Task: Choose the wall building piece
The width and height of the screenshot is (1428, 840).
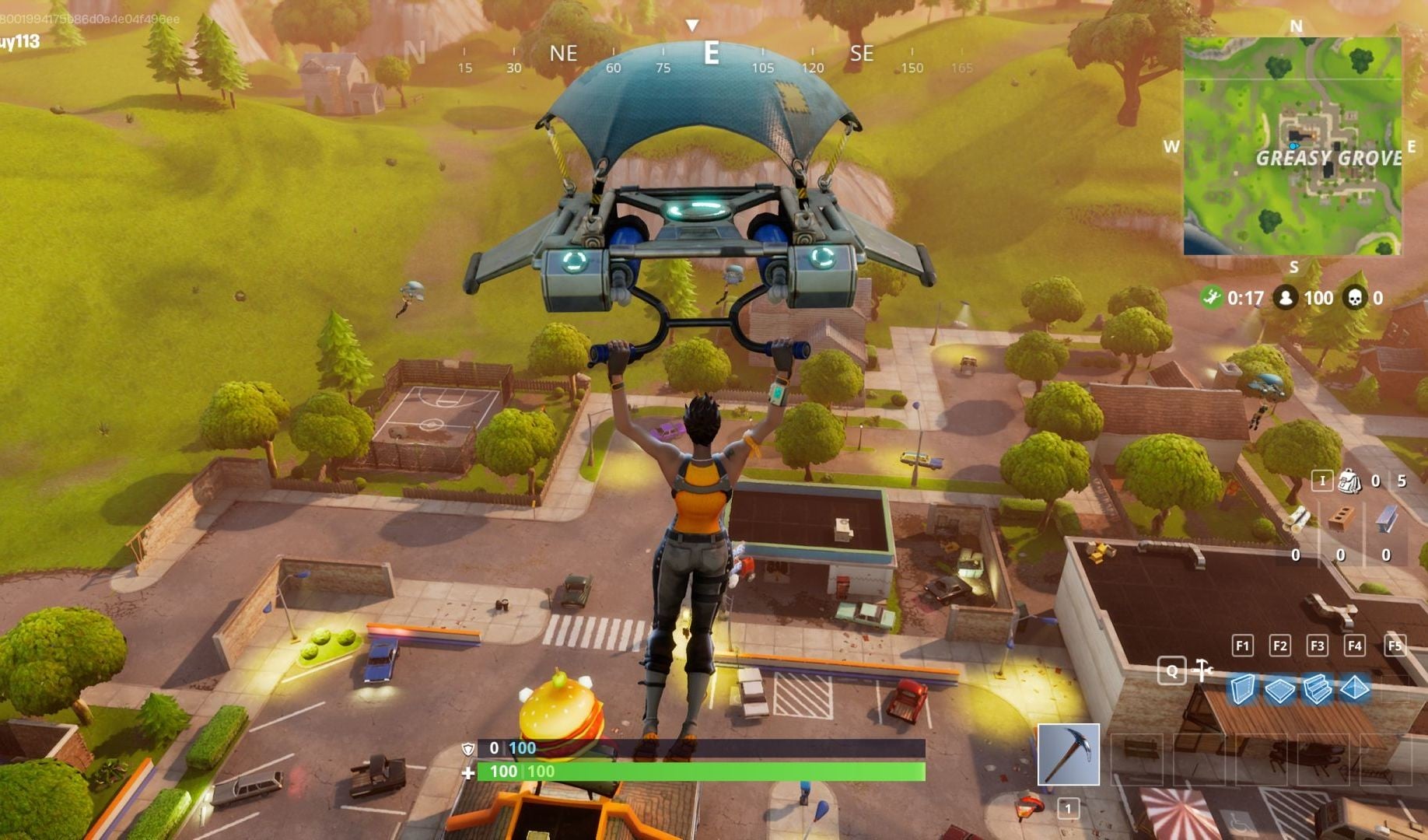Action: tap(1242, 689)
